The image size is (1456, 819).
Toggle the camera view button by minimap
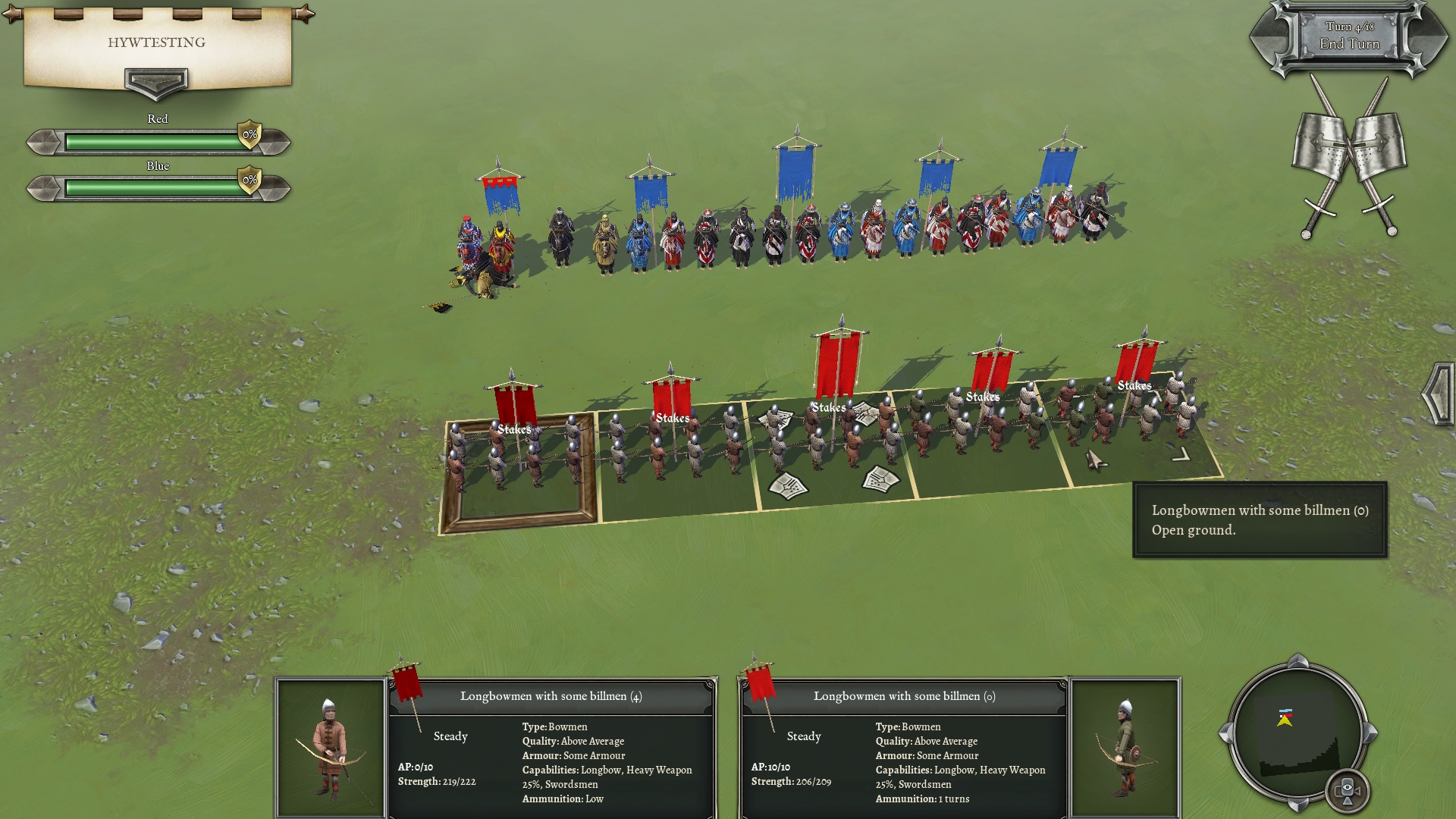click(1348, 790)
